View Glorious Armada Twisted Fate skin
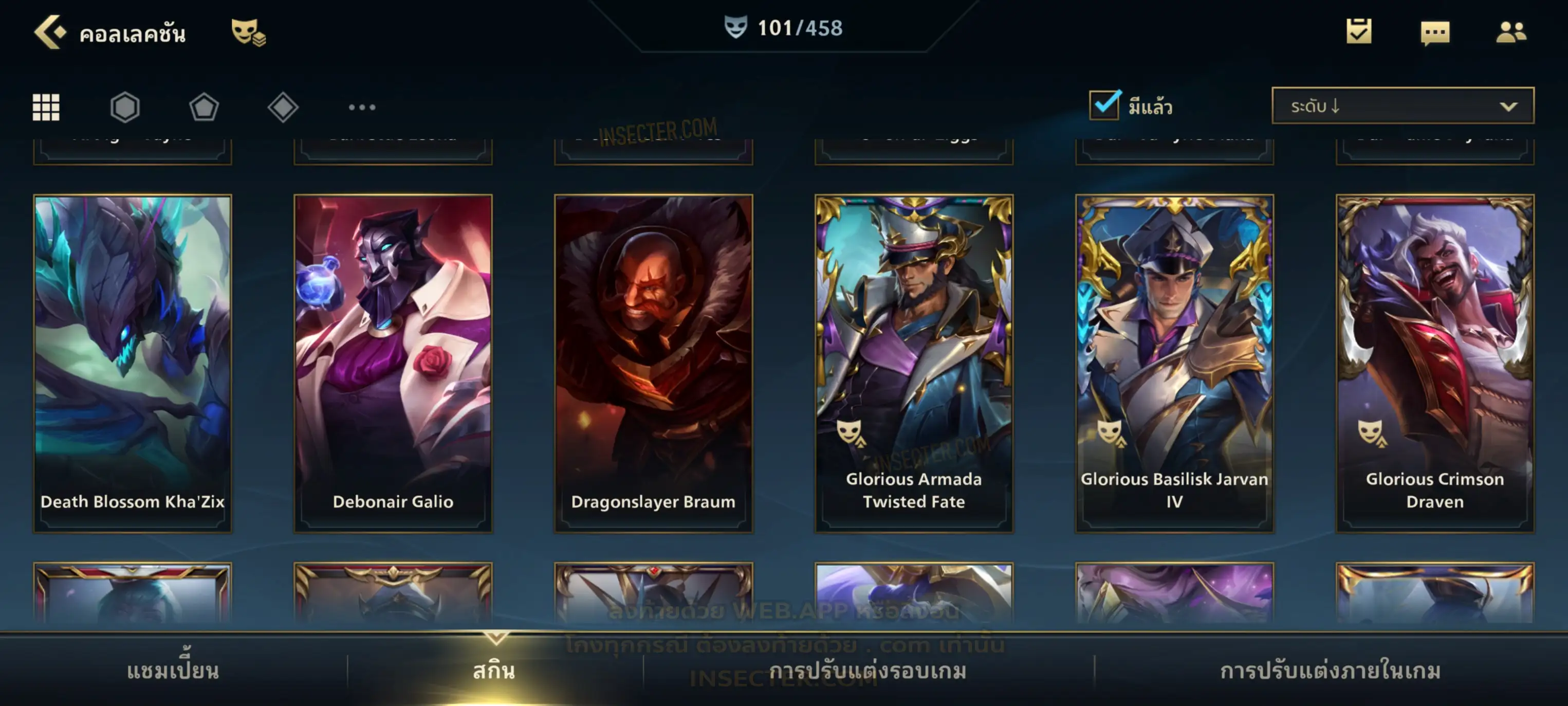The width and height of the screenshot is (1568, 706). click(914, 364)
